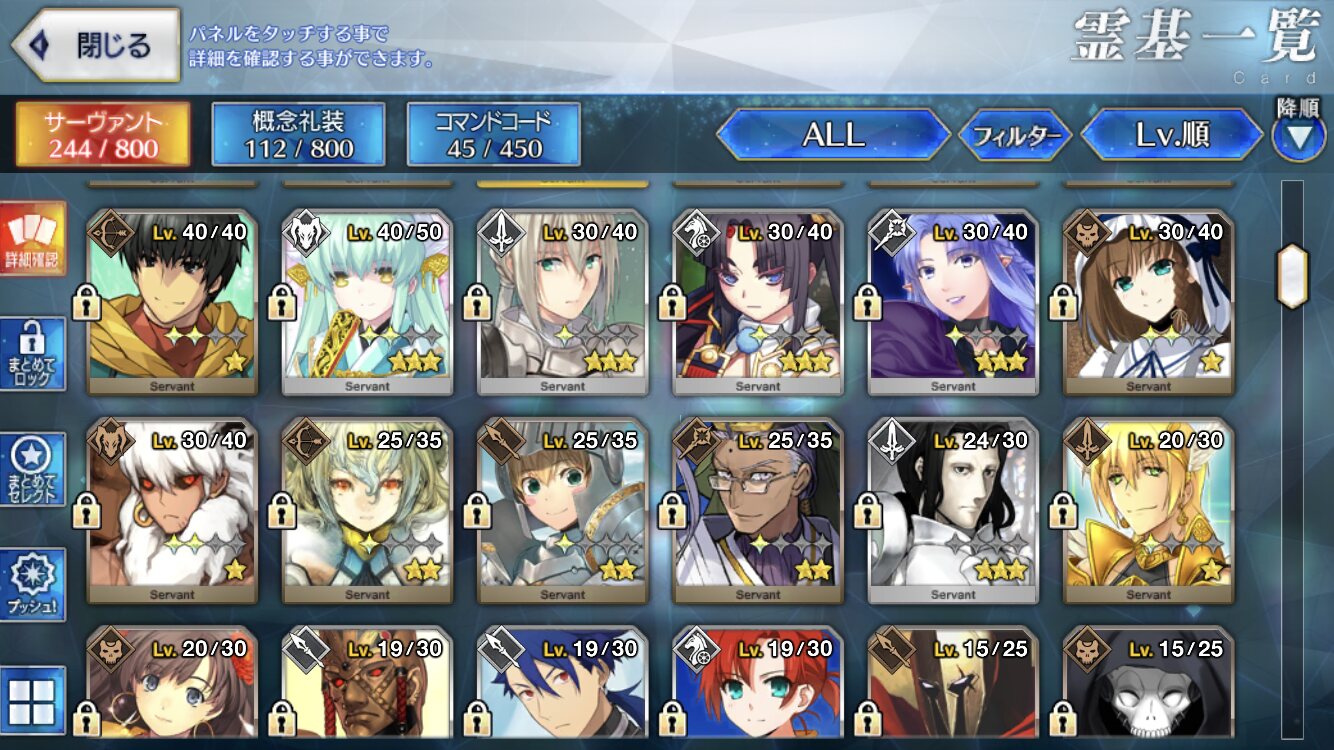The image size is (1334, 750).
Task: Open the ALL class selector
Action: coord(833,135)
